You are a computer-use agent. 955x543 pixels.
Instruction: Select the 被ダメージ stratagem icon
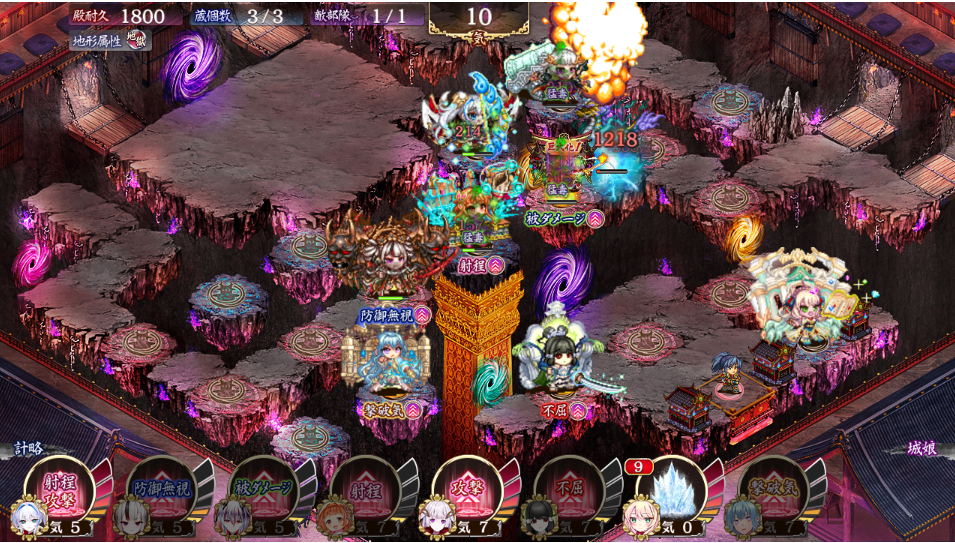264,489
